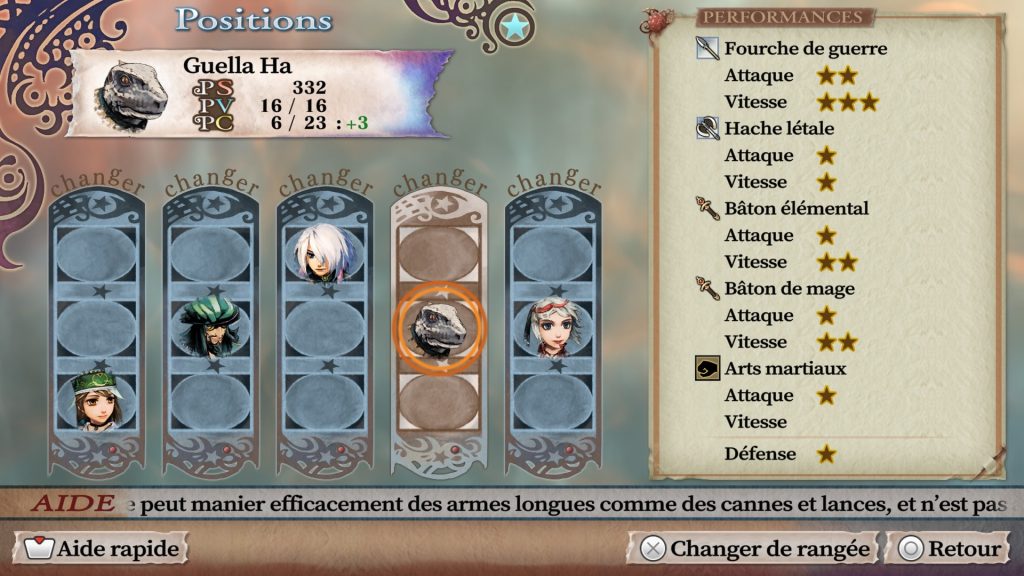Select Guella Ha's character info card

pos(260,95)
